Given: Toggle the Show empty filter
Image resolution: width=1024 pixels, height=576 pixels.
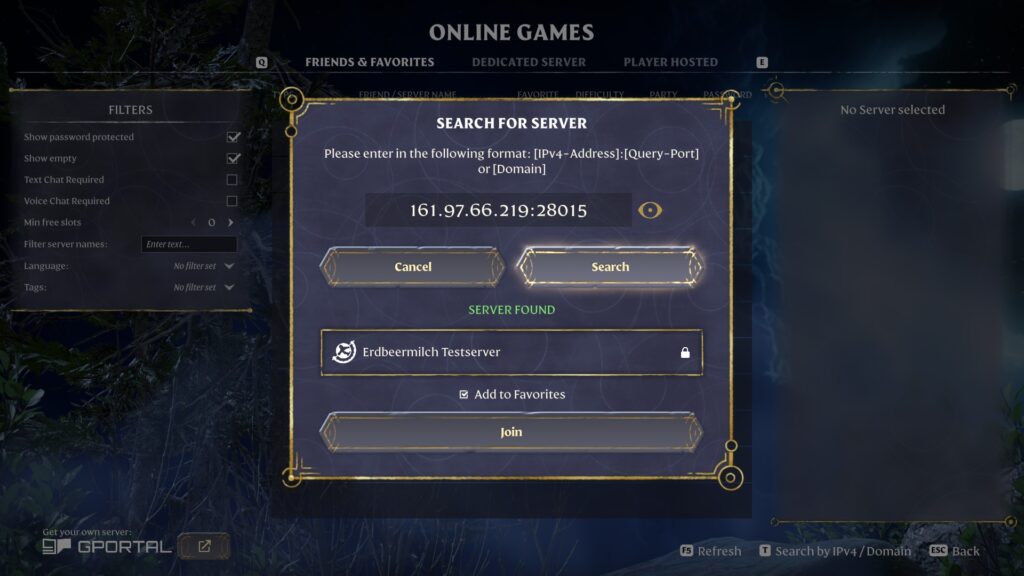Looking at the screenshot, I should click(233, 158).
